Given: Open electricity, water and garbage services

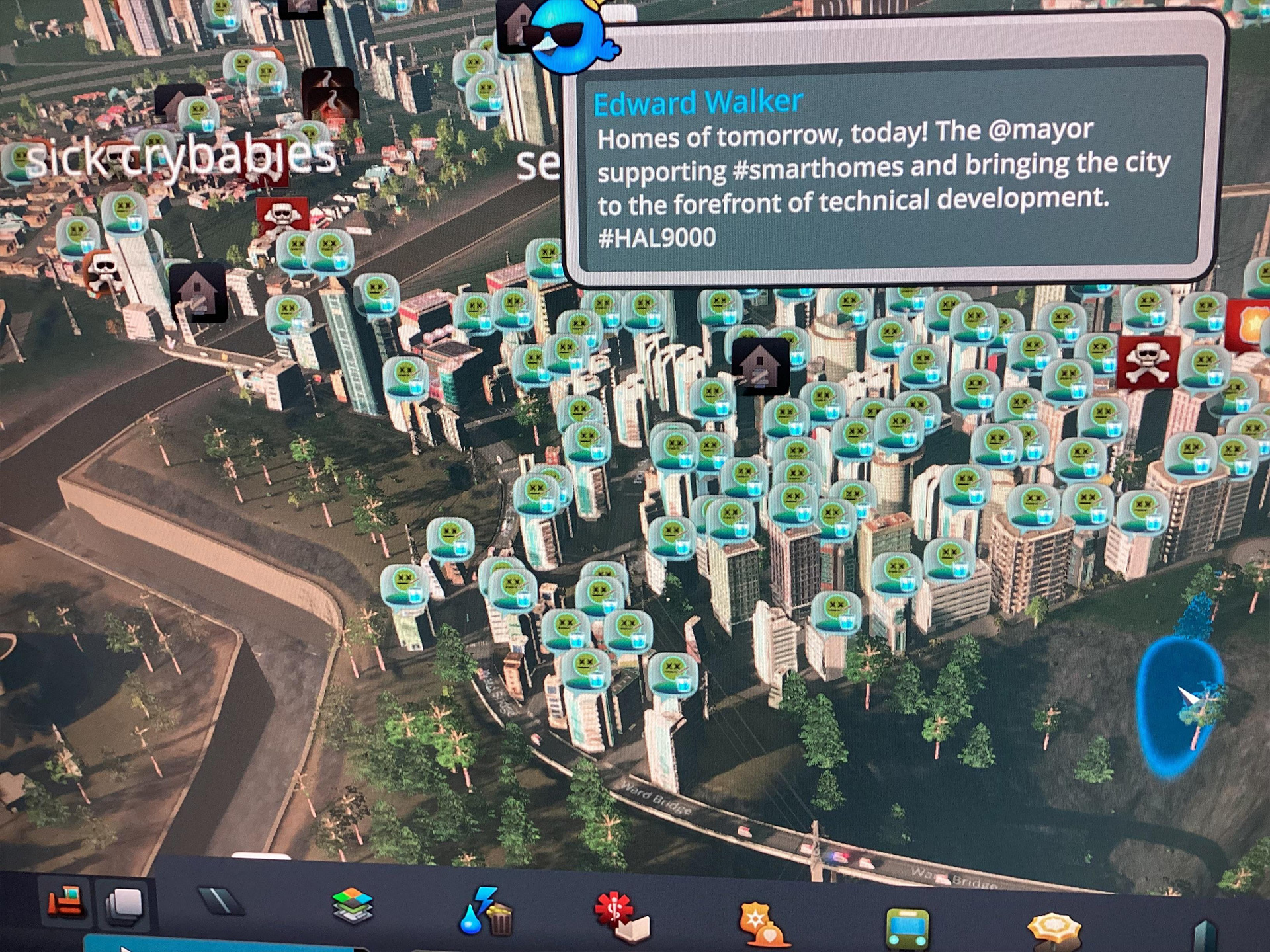Looking at the screenshot, I should point(486,912).
